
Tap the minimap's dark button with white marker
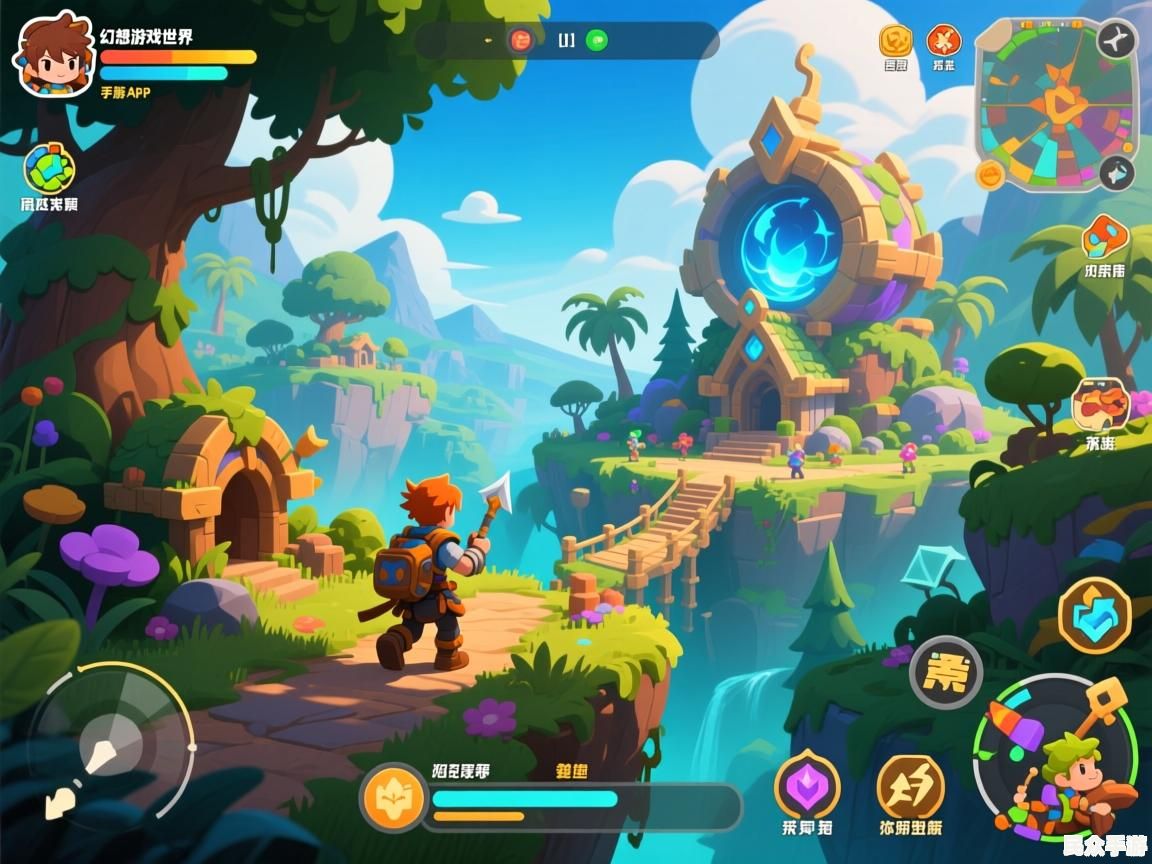click(x=1116, y=174)
